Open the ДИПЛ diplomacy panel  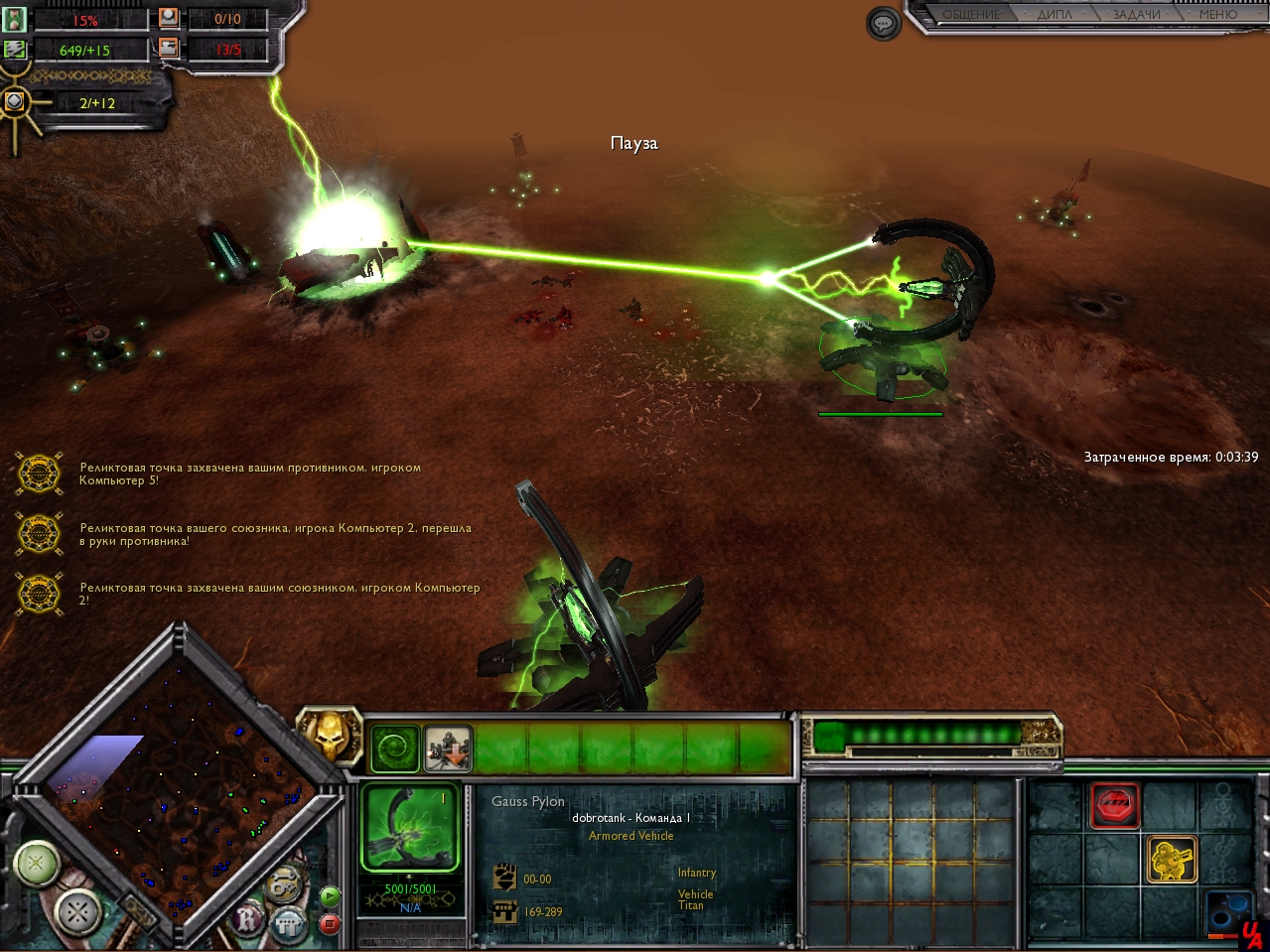[1055, 14]
